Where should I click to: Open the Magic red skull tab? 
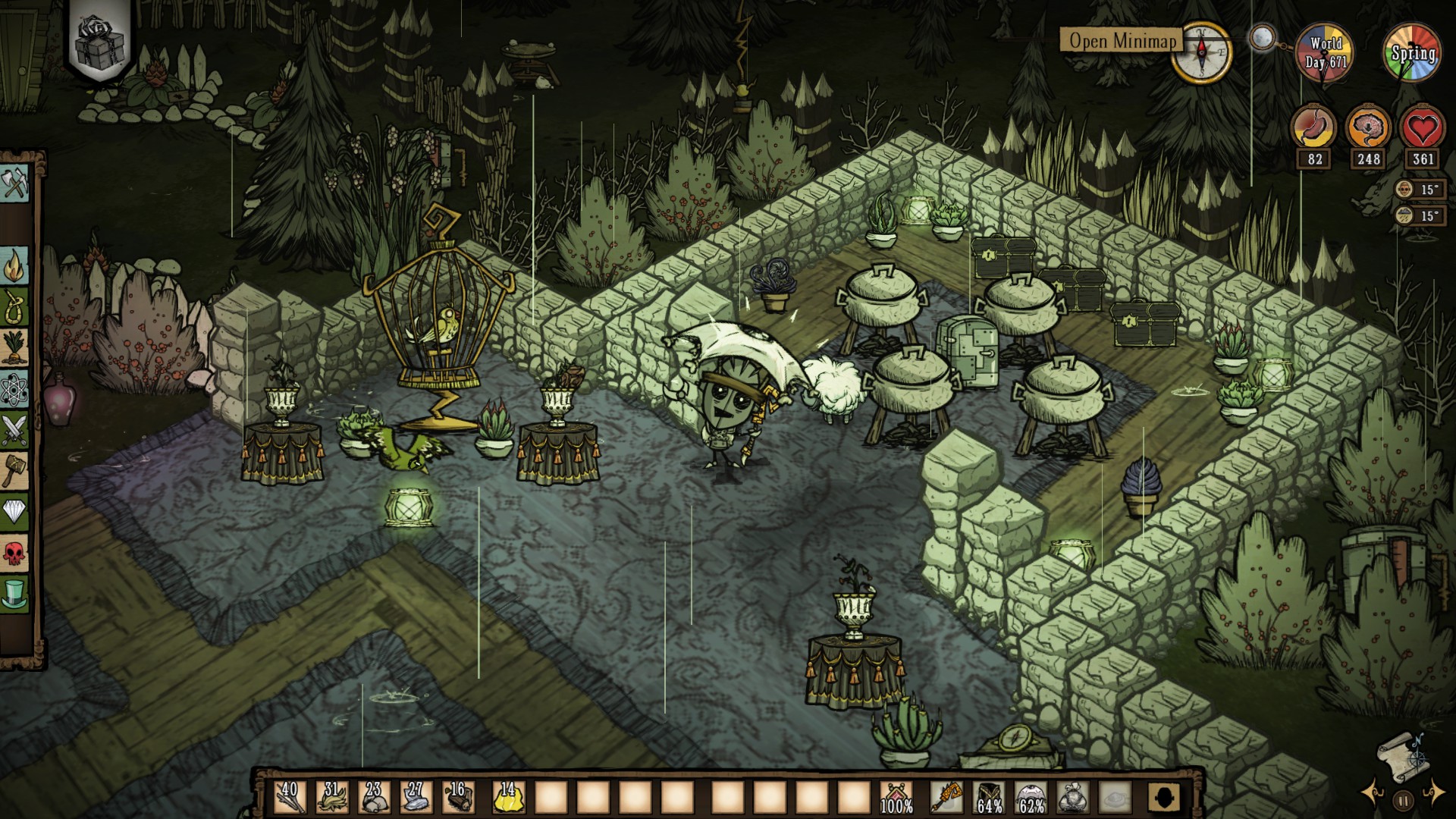coord(14,553)
